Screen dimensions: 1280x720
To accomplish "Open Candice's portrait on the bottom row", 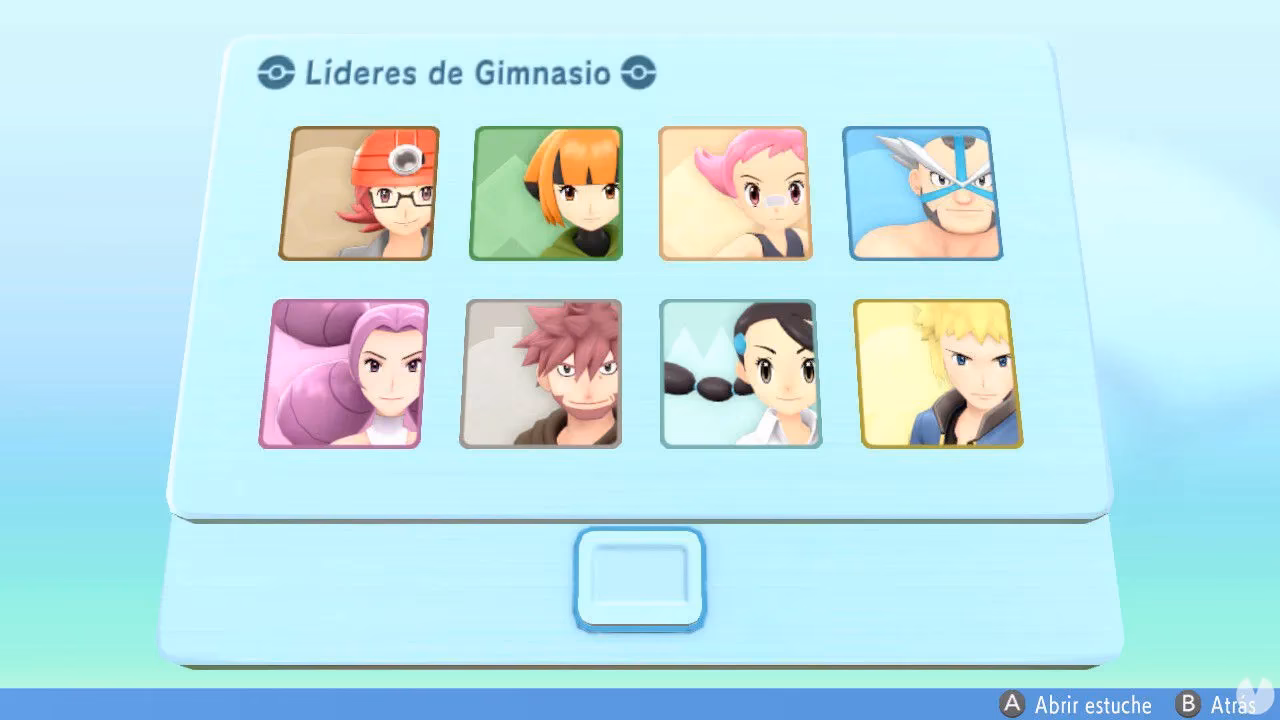I will [x=738, y=372].
